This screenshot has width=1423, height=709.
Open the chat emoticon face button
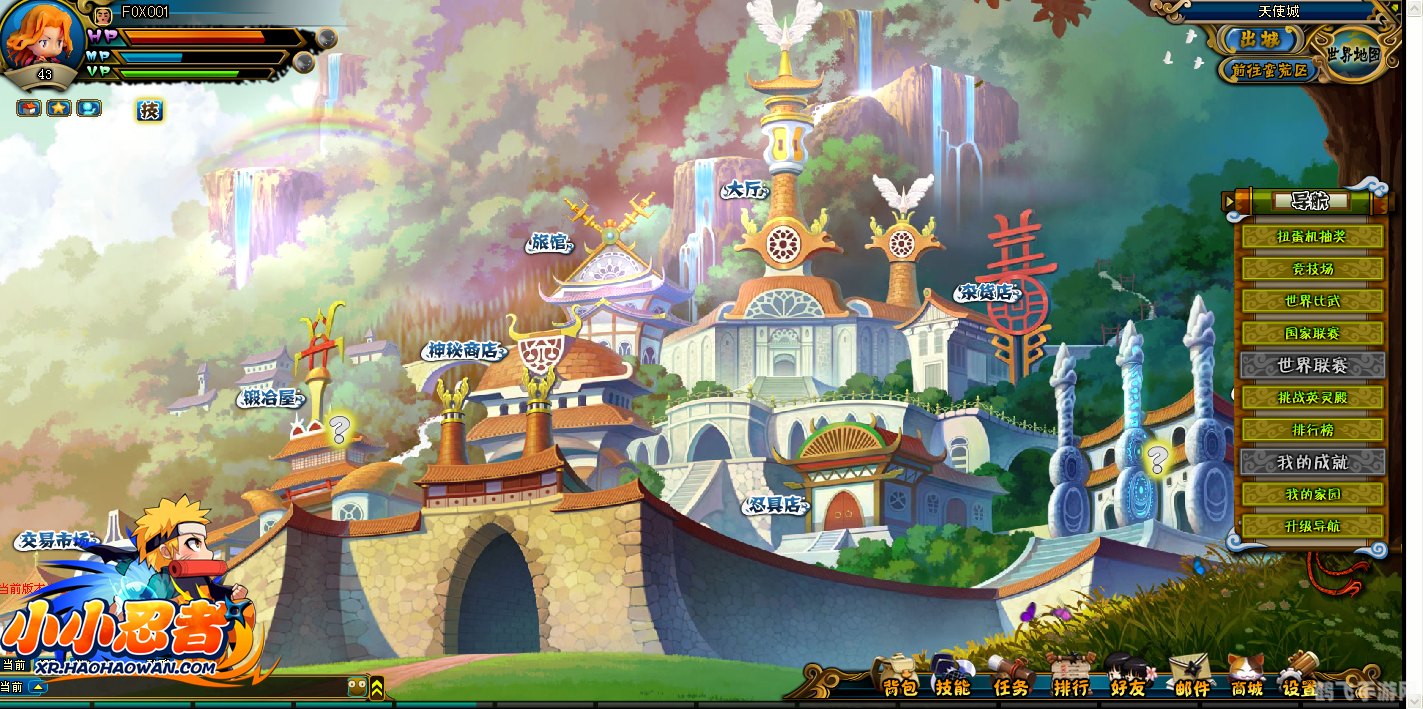(356, 687)
